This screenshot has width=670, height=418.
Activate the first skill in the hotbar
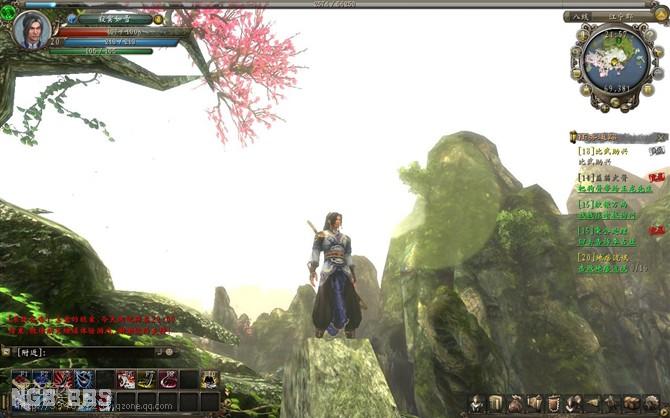(20, 379)
